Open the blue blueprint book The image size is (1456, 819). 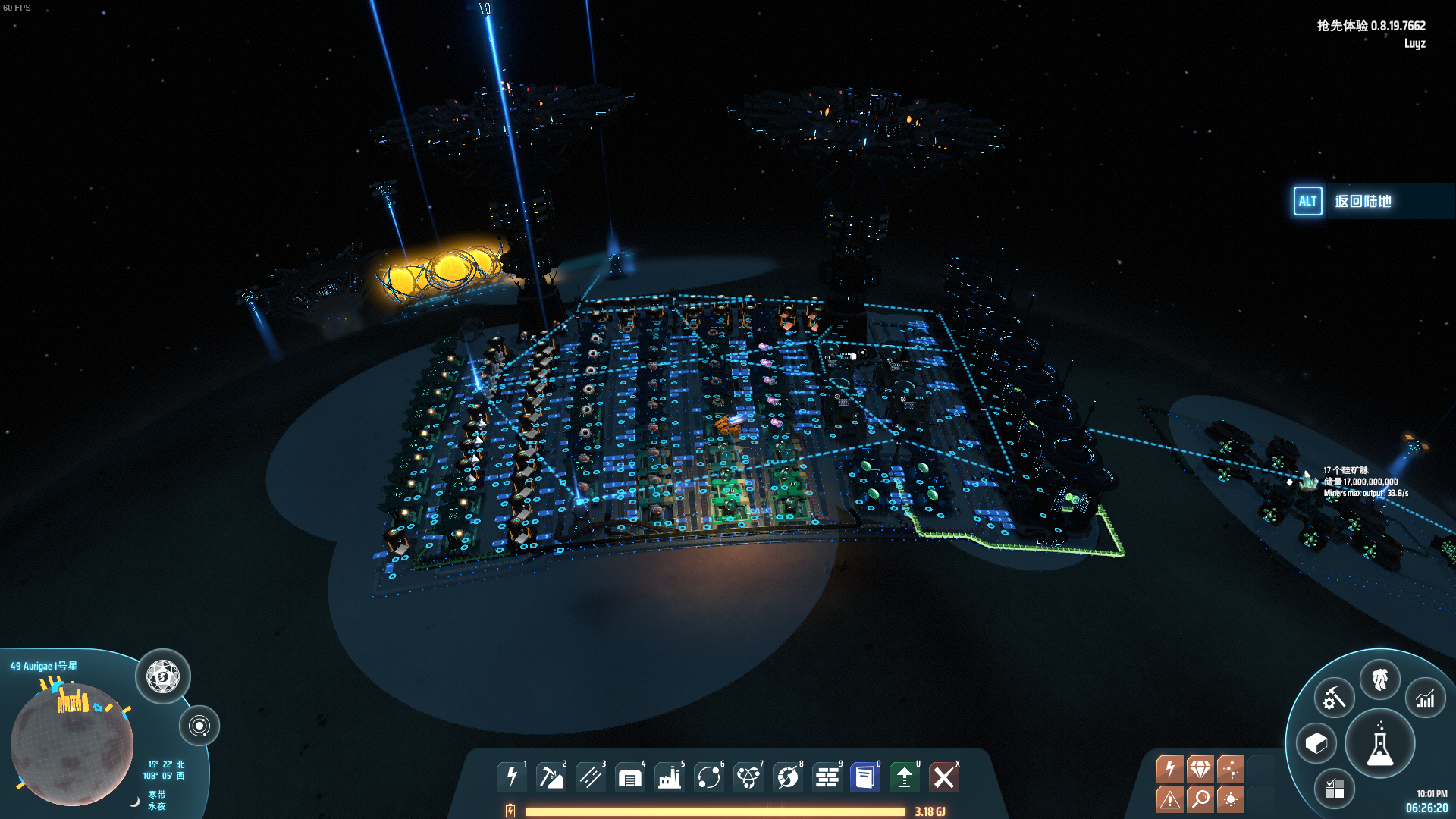point(865,777)
